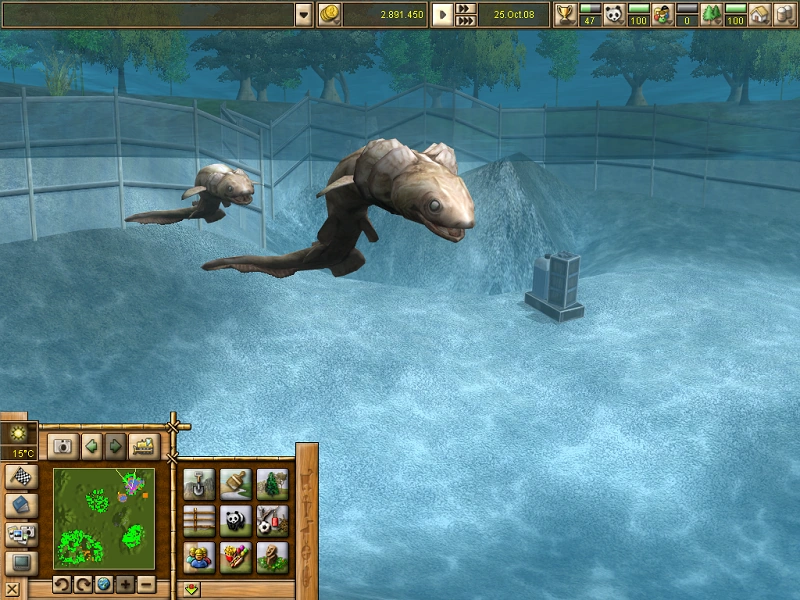Set the game speed to normal play
800x600 pixels.
click(x=442, y=15)
